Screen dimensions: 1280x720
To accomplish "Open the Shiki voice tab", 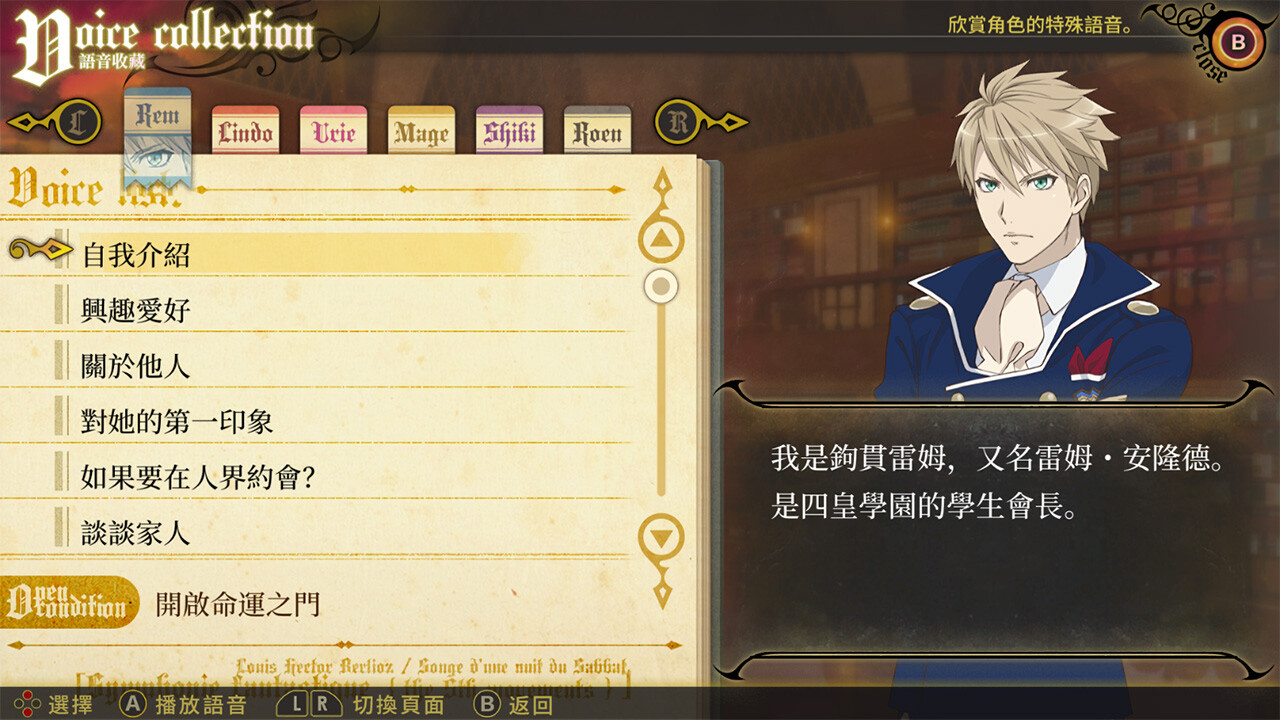I will pyautogui.click(x=508, y=131).
